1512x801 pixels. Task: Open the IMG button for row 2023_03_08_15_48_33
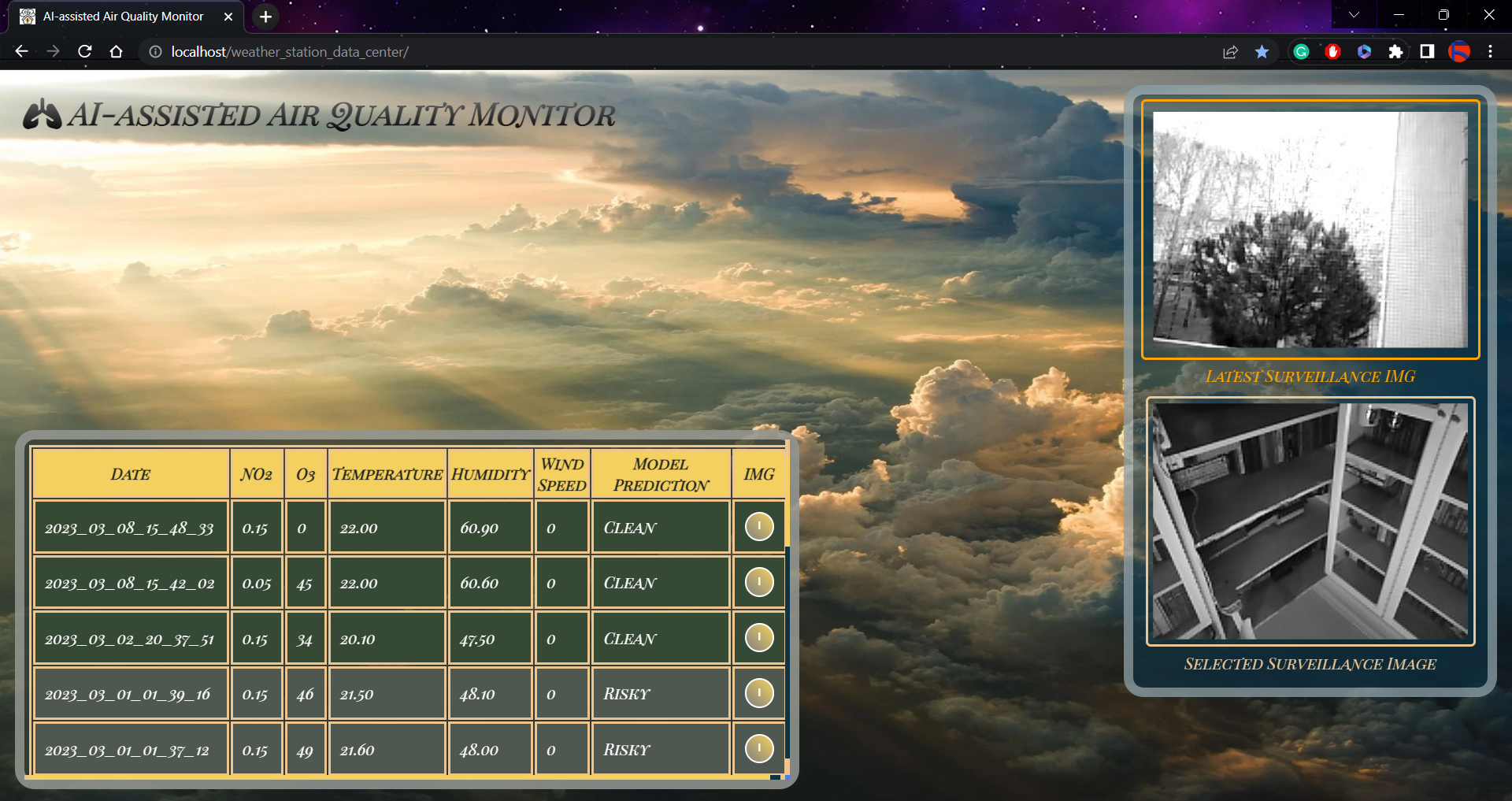pyautogui.click(x=758, y=527)
